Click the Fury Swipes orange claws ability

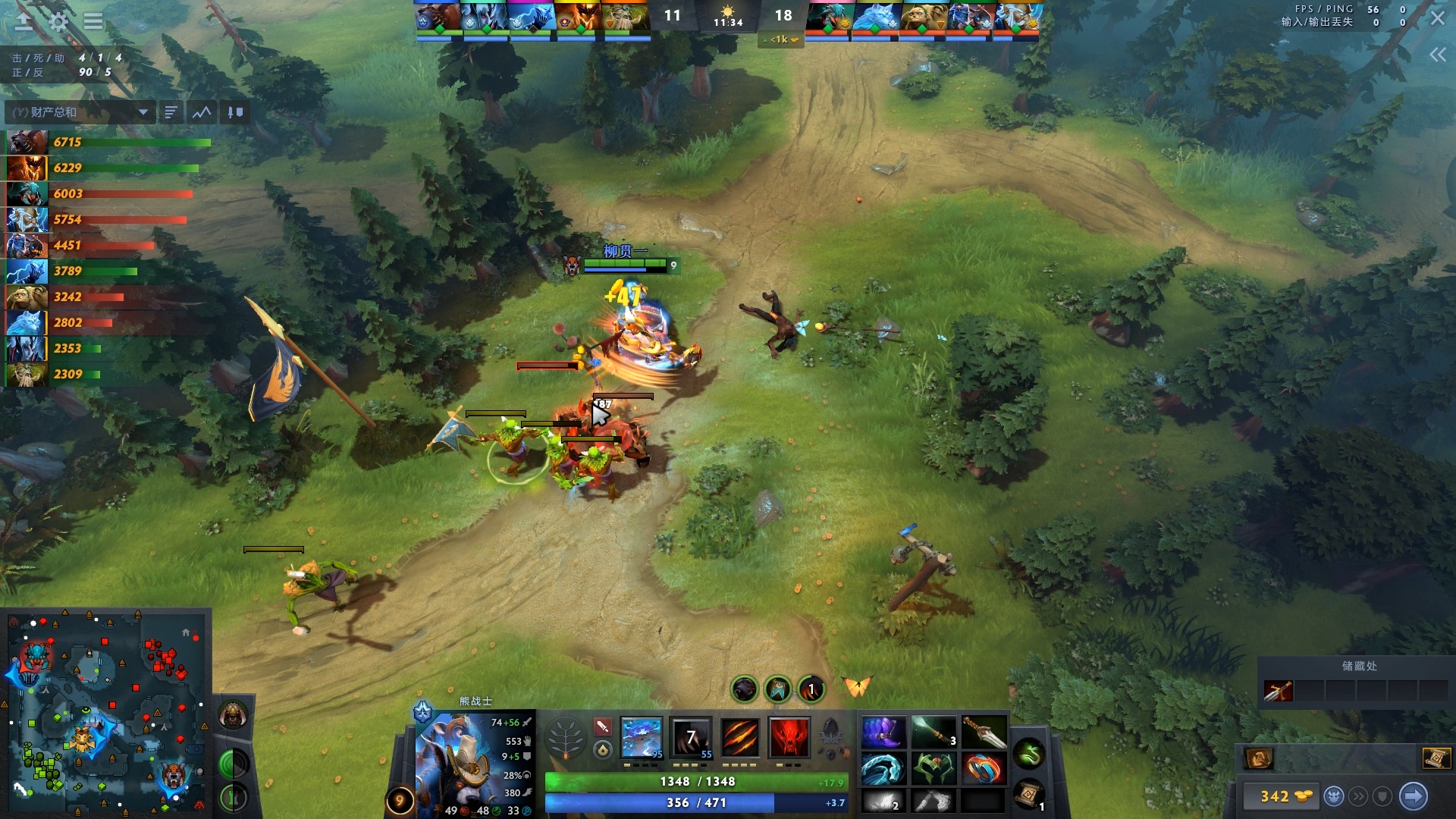coord(740,737)
